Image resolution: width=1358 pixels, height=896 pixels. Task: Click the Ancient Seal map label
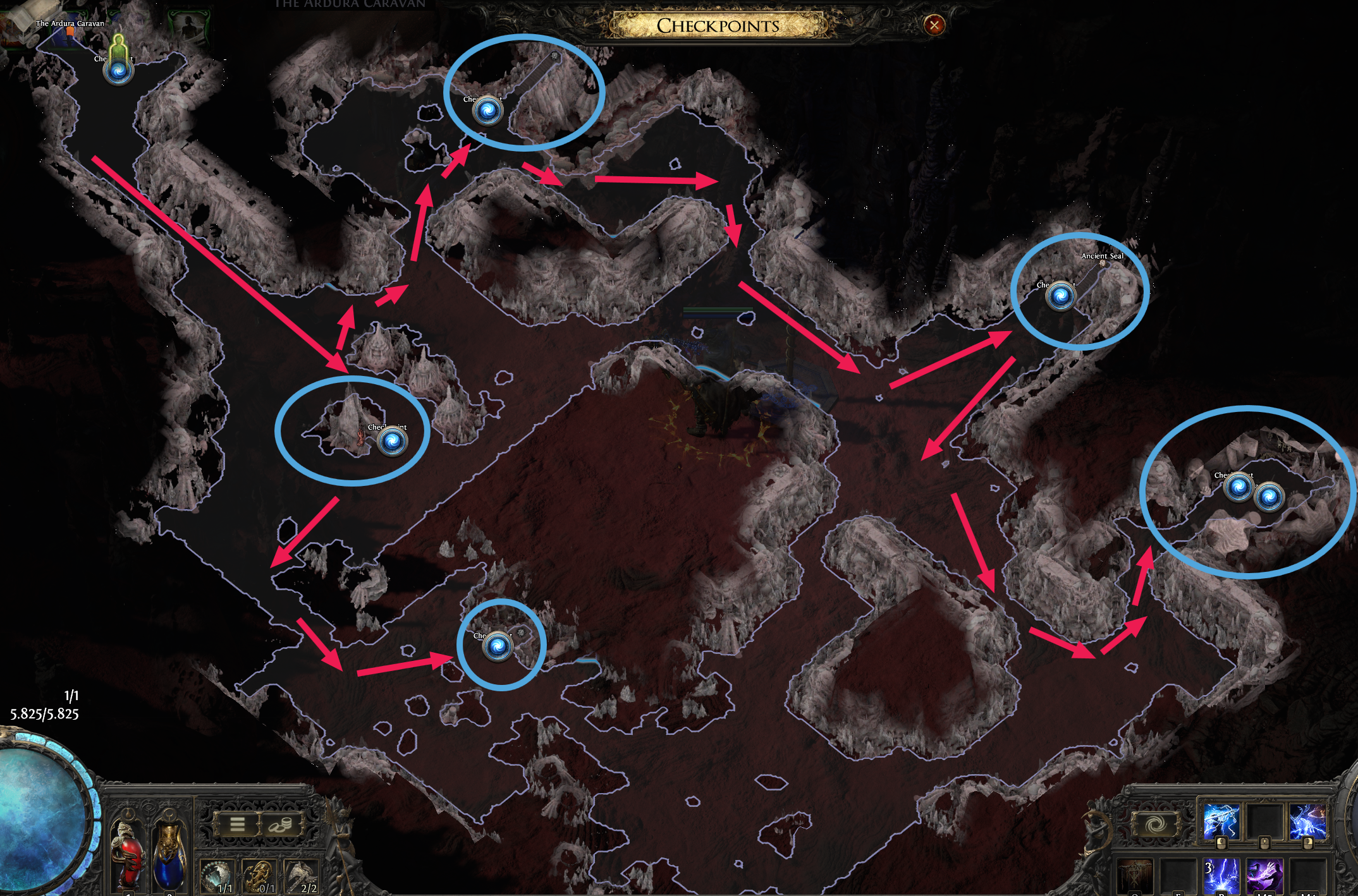[x=1103, y=257]
